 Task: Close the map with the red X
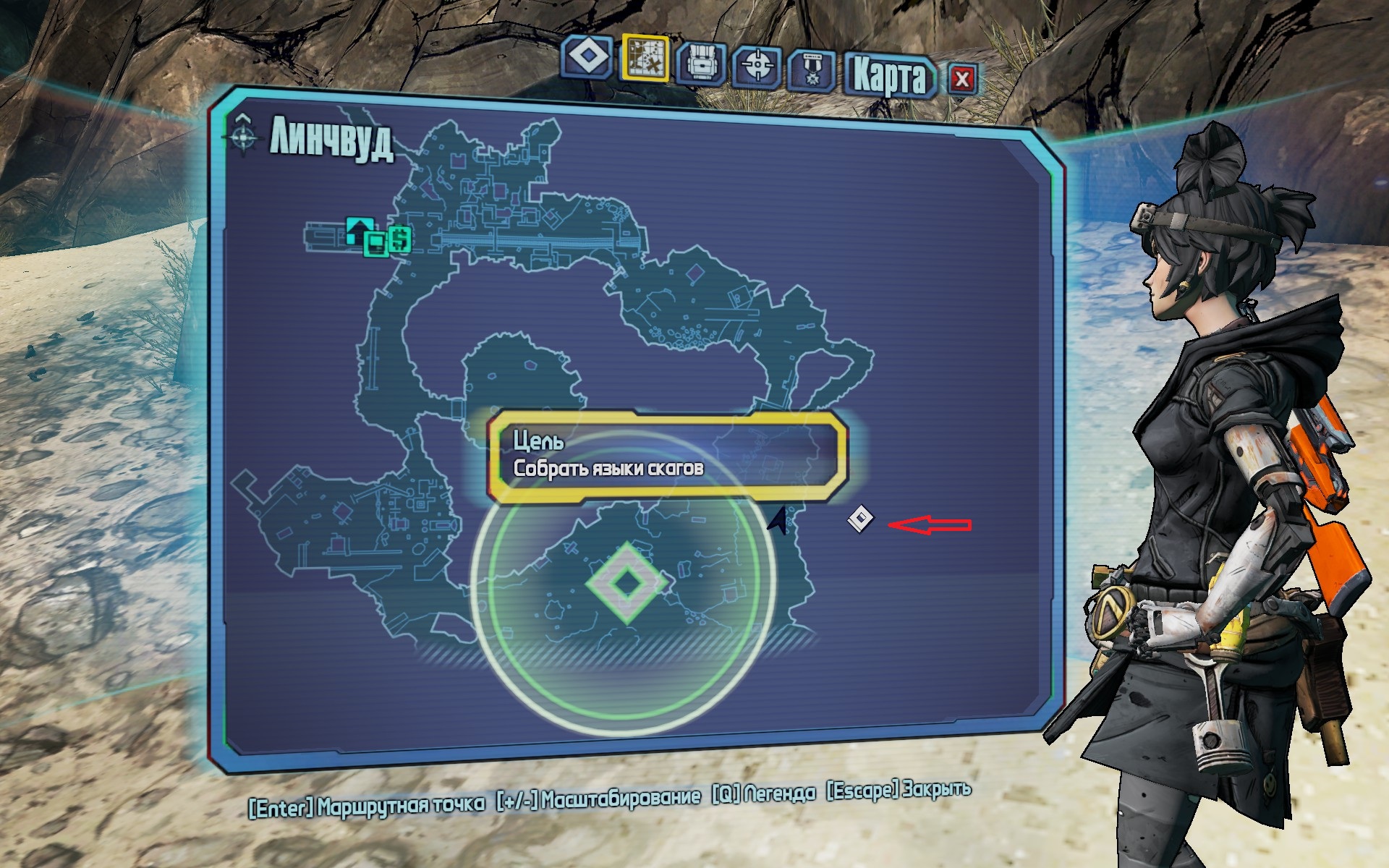961,79
